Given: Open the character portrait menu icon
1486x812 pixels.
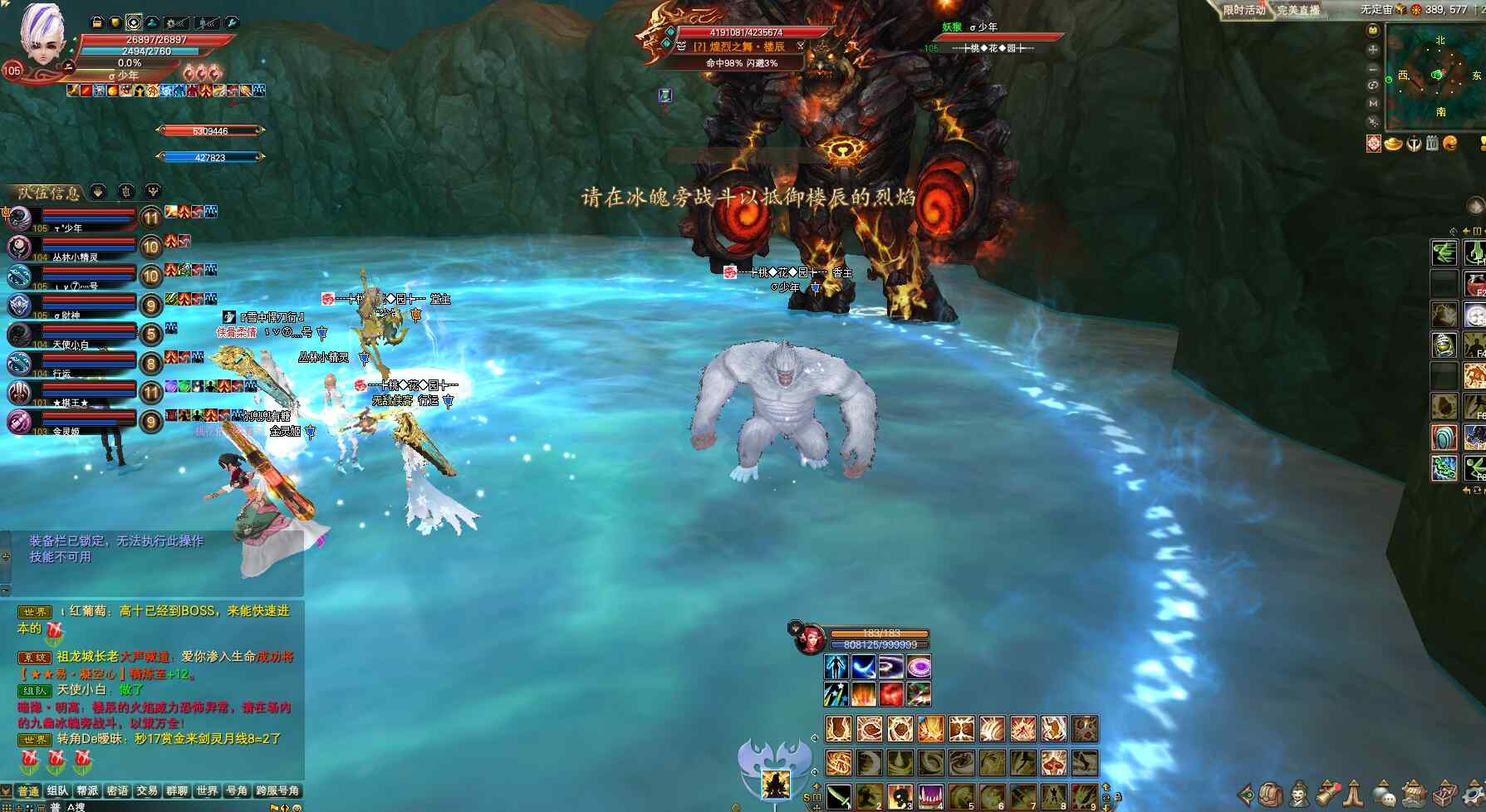Looking at the screenshot, I should 1299,795.
